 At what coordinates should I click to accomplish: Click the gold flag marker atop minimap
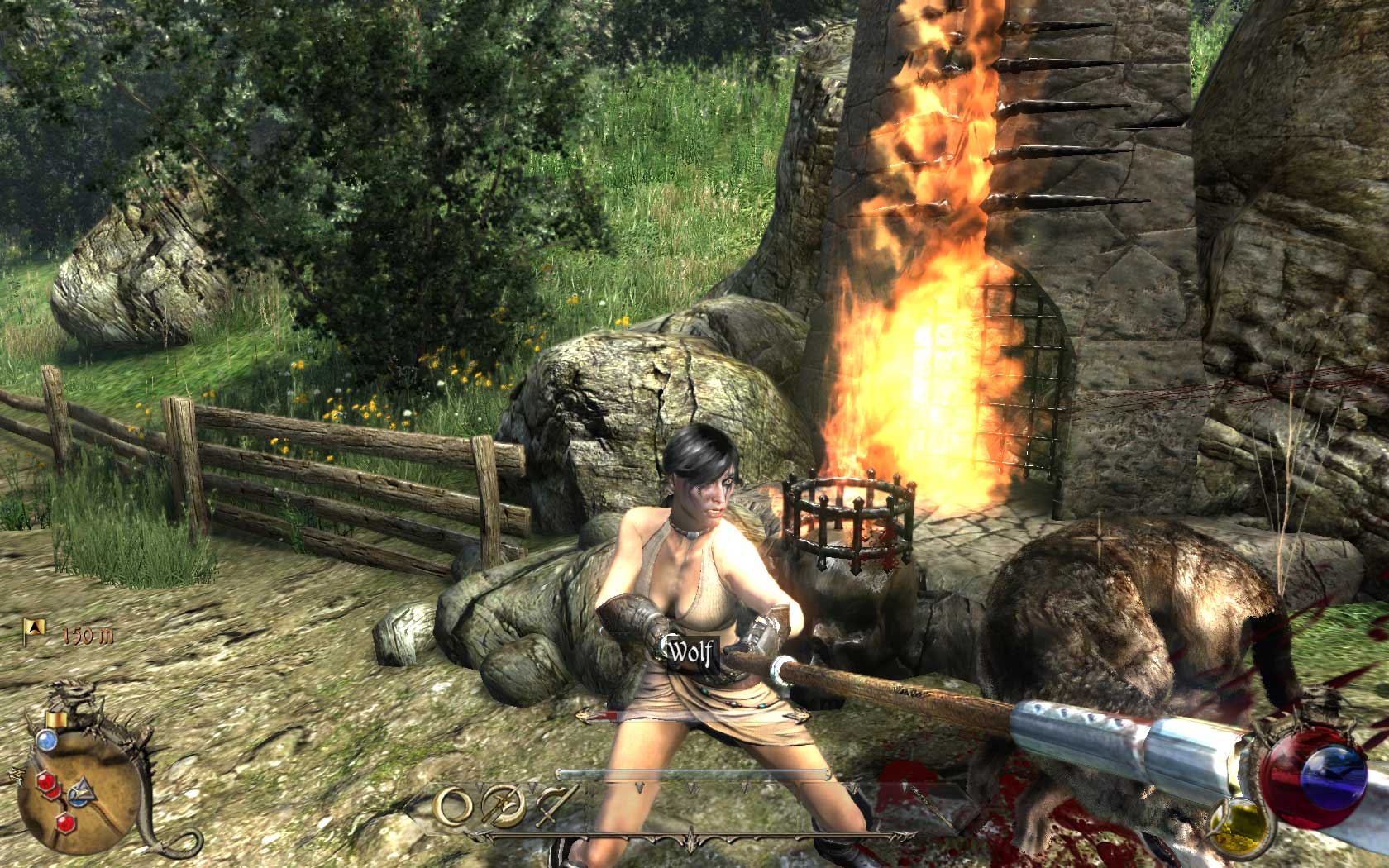56,719
